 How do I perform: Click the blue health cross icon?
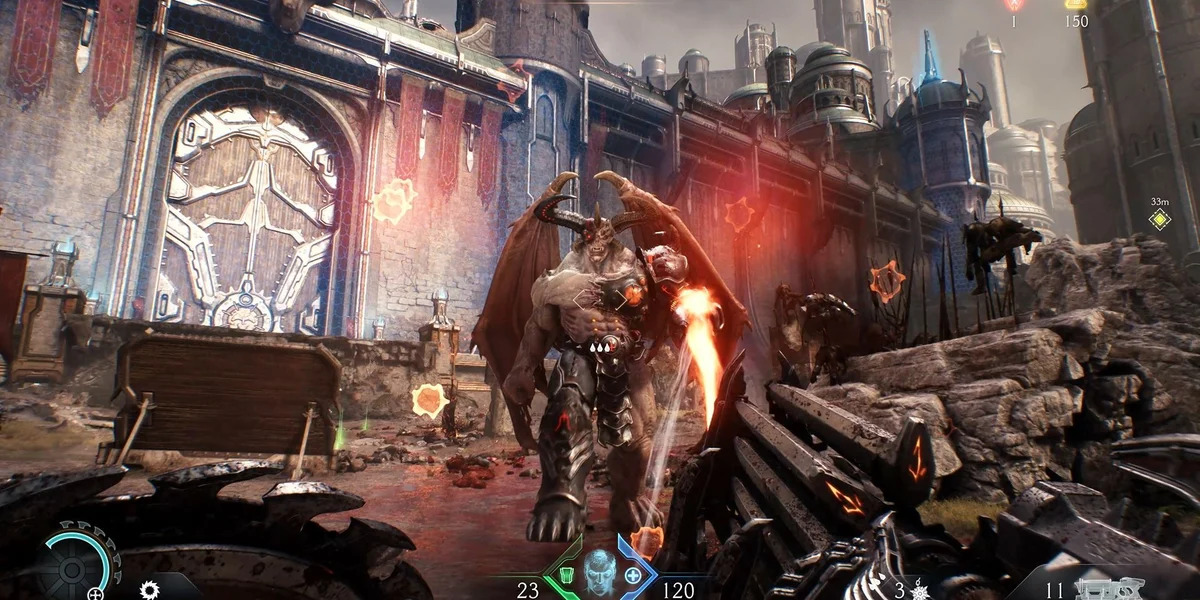pos(633,575)
